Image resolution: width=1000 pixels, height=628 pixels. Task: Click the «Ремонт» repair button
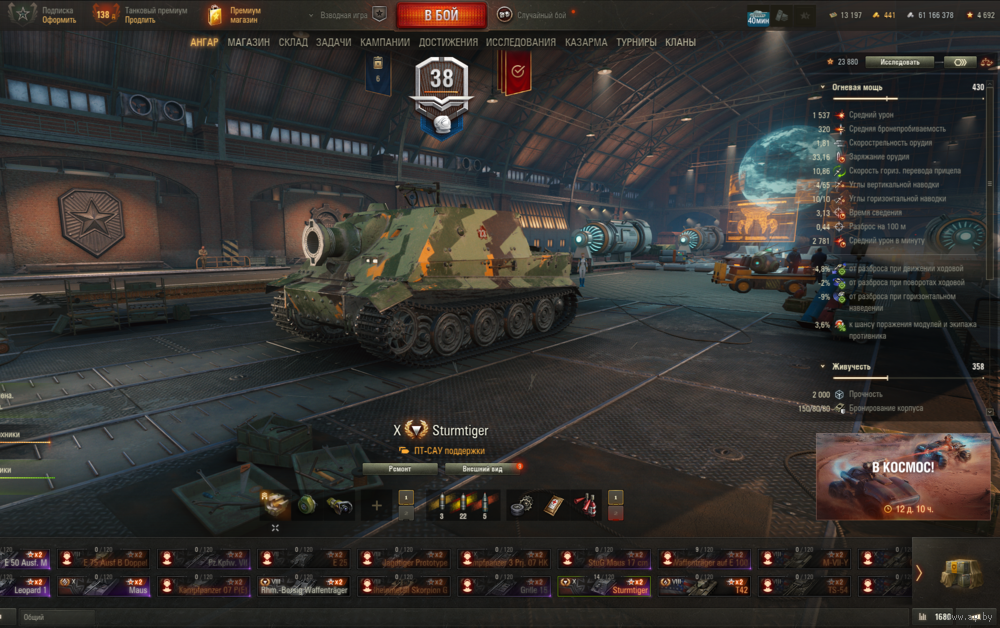coord(400,468)
